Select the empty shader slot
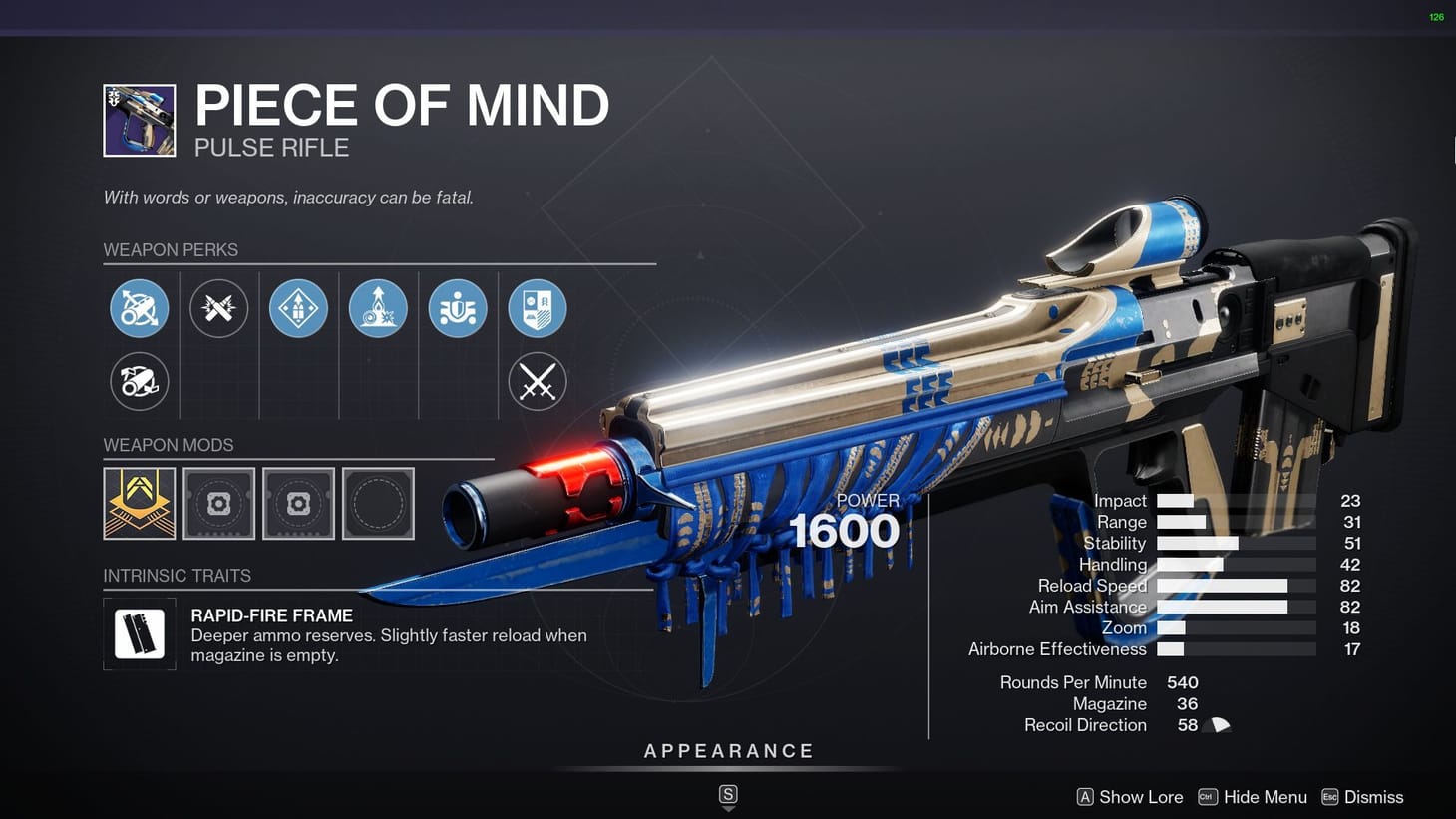This screenshot has width=1456, height=819. tap(378, 503)
